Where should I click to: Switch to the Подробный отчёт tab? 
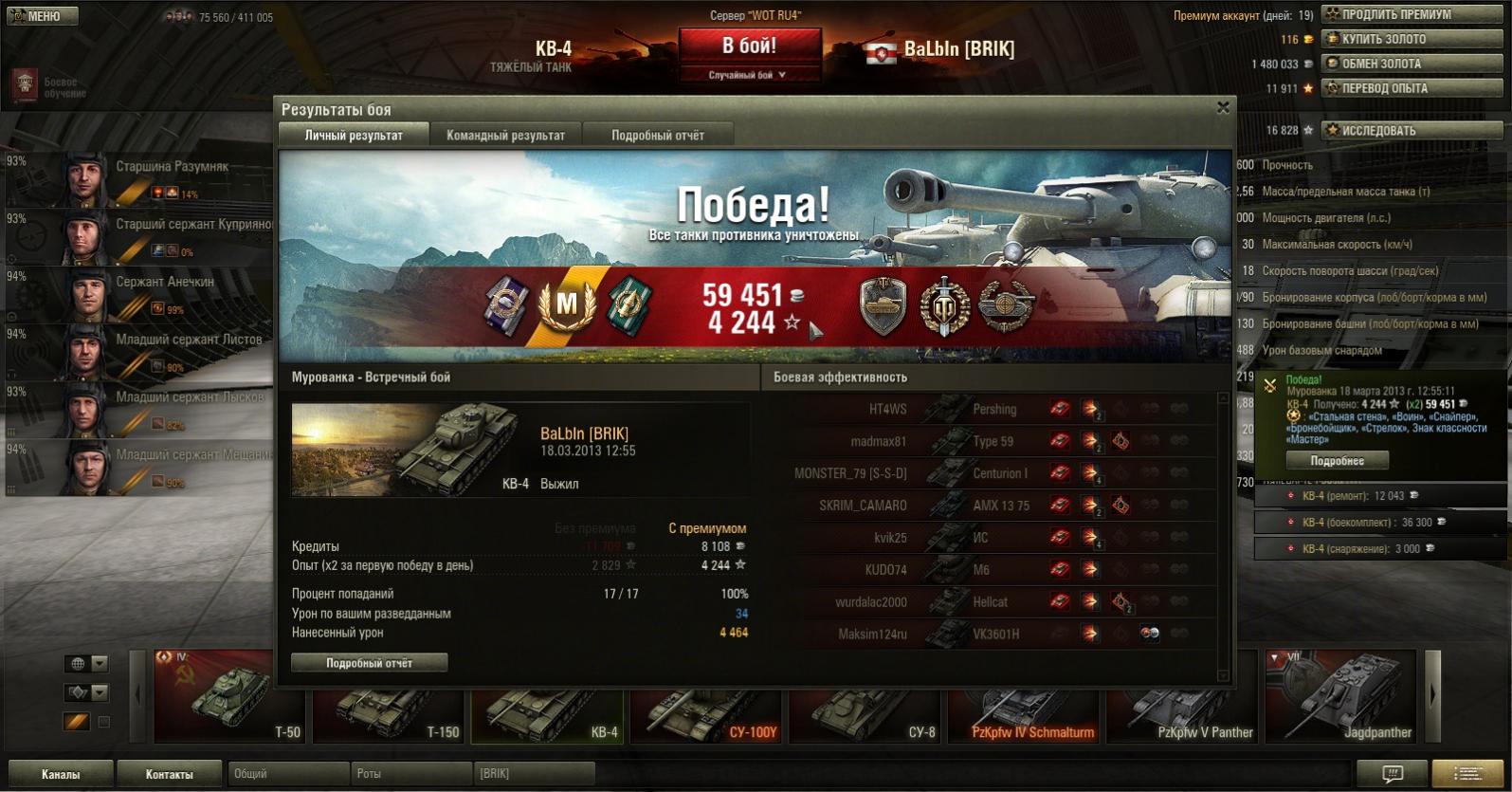657,136
